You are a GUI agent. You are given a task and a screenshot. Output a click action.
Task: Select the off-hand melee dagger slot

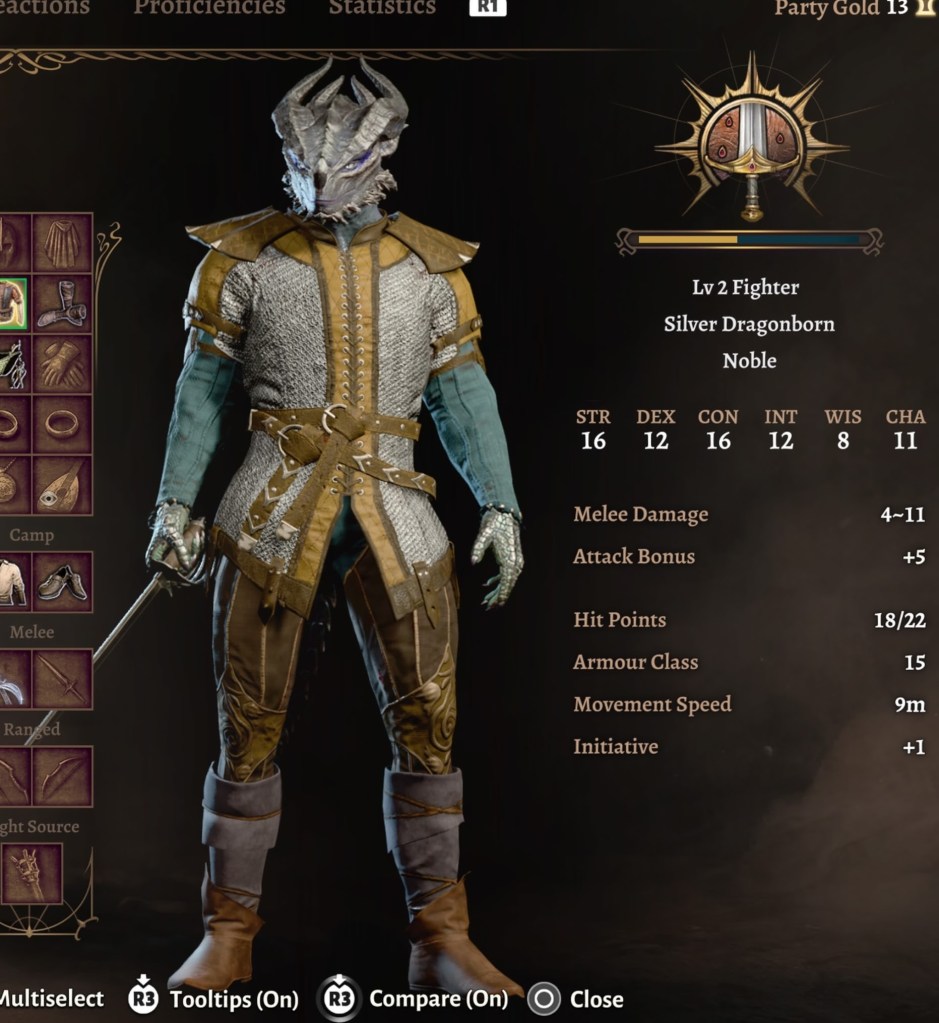(63, 679)
